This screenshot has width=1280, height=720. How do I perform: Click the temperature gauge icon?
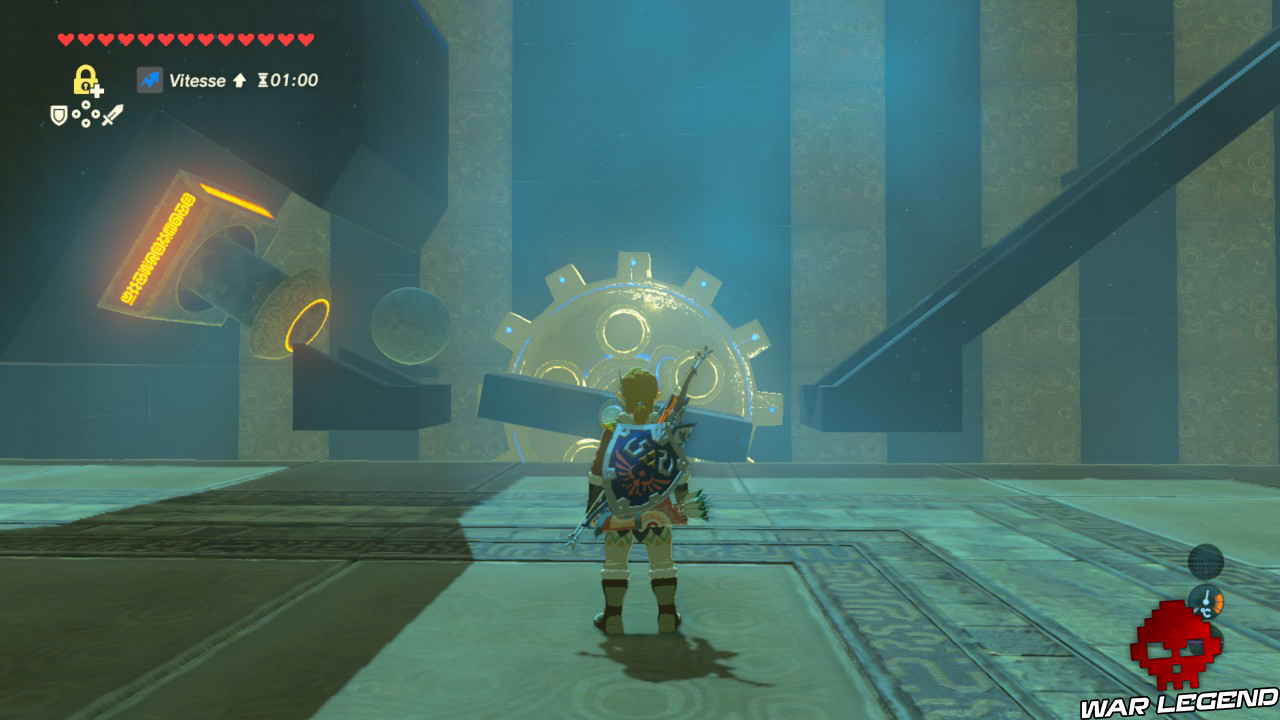coord(1208,601)
